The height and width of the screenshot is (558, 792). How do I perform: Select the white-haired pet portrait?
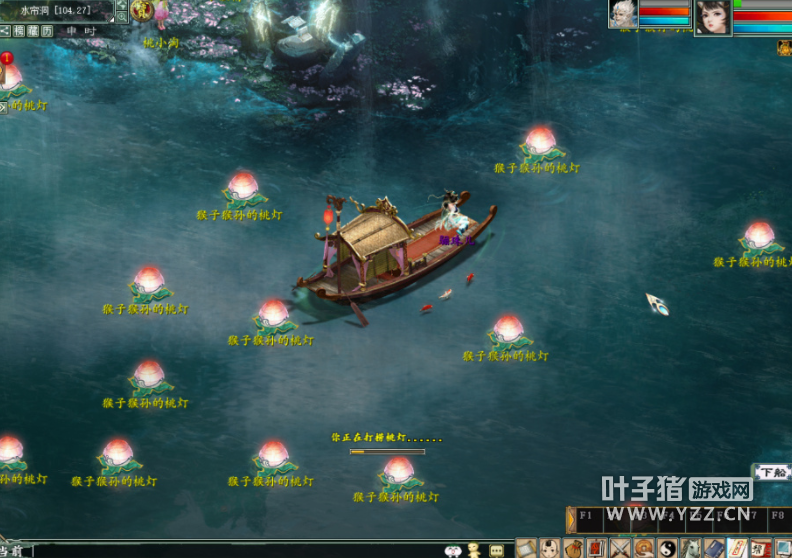(x=623, y=14)
